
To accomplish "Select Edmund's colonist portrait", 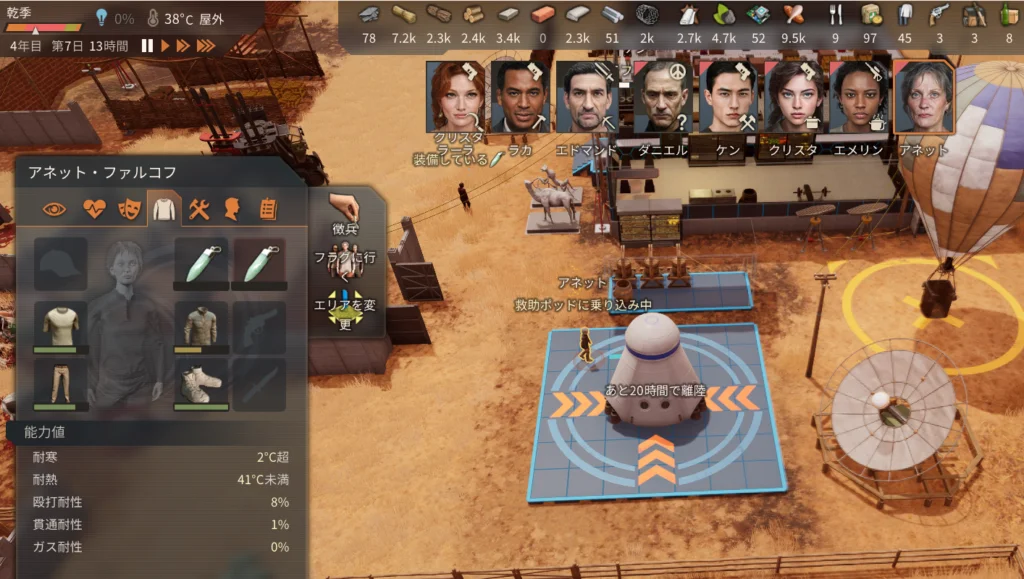I will point(586,98).
